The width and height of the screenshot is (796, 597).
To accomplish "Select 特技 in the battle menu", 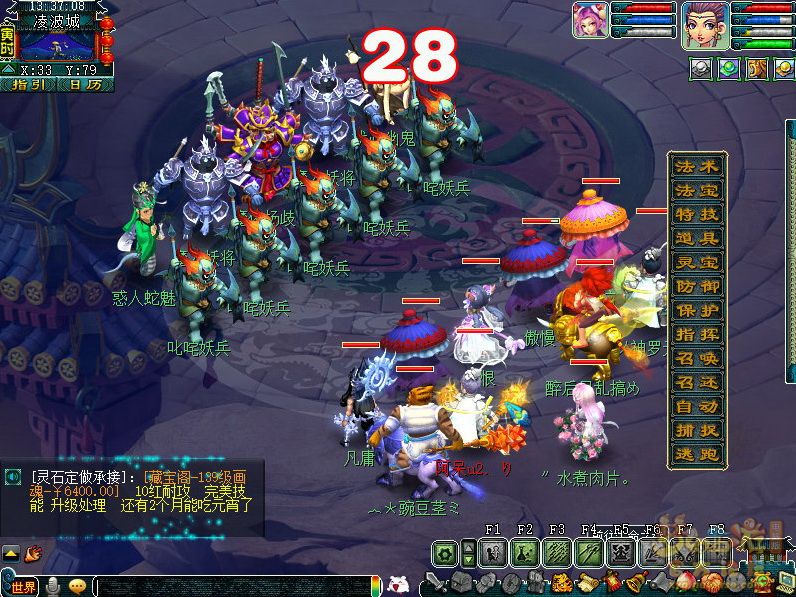I will pyautogui.click(x=697, y=214).
